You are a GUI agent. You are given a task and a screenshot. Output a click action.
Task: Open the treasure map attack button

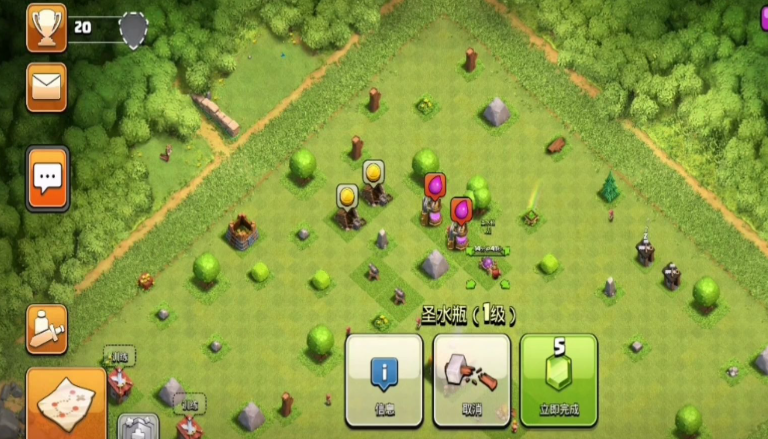click(65, 403)
